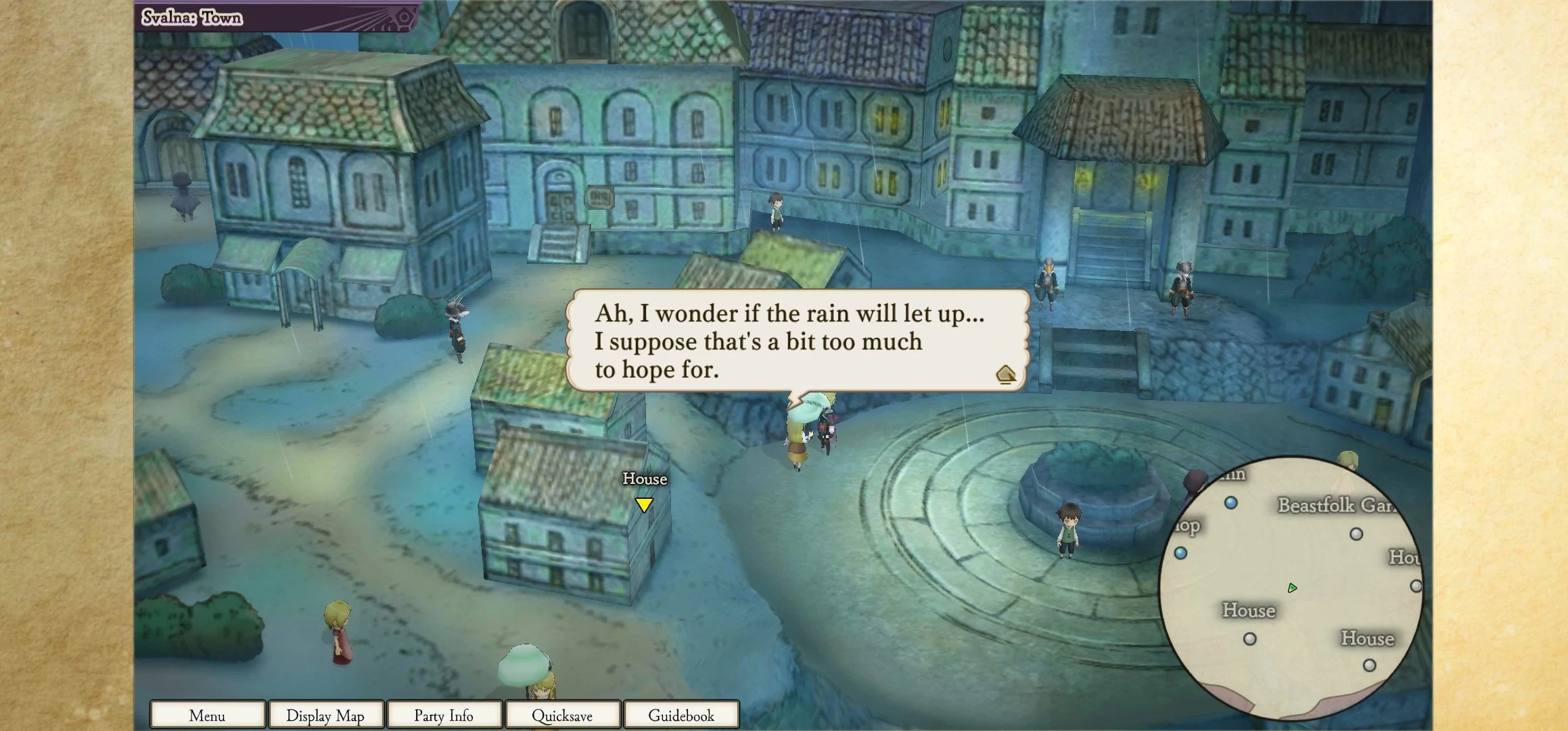Click the circular town minimap
Screen dimensions: 1568x731
click(1290, 587)
